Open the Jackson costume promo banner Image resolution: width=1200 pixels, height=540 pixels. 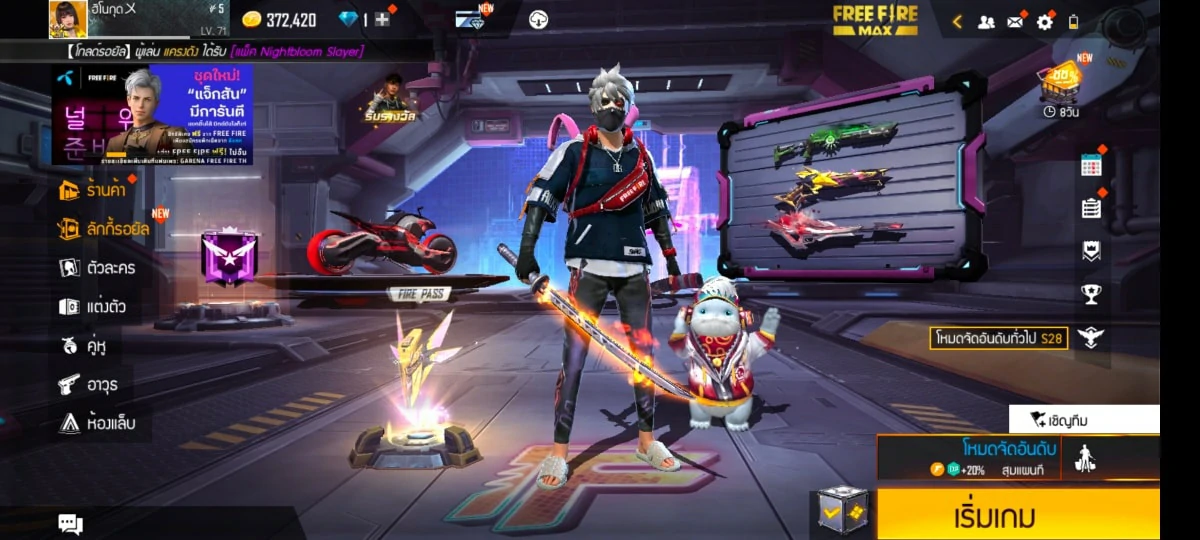[152, 114]
